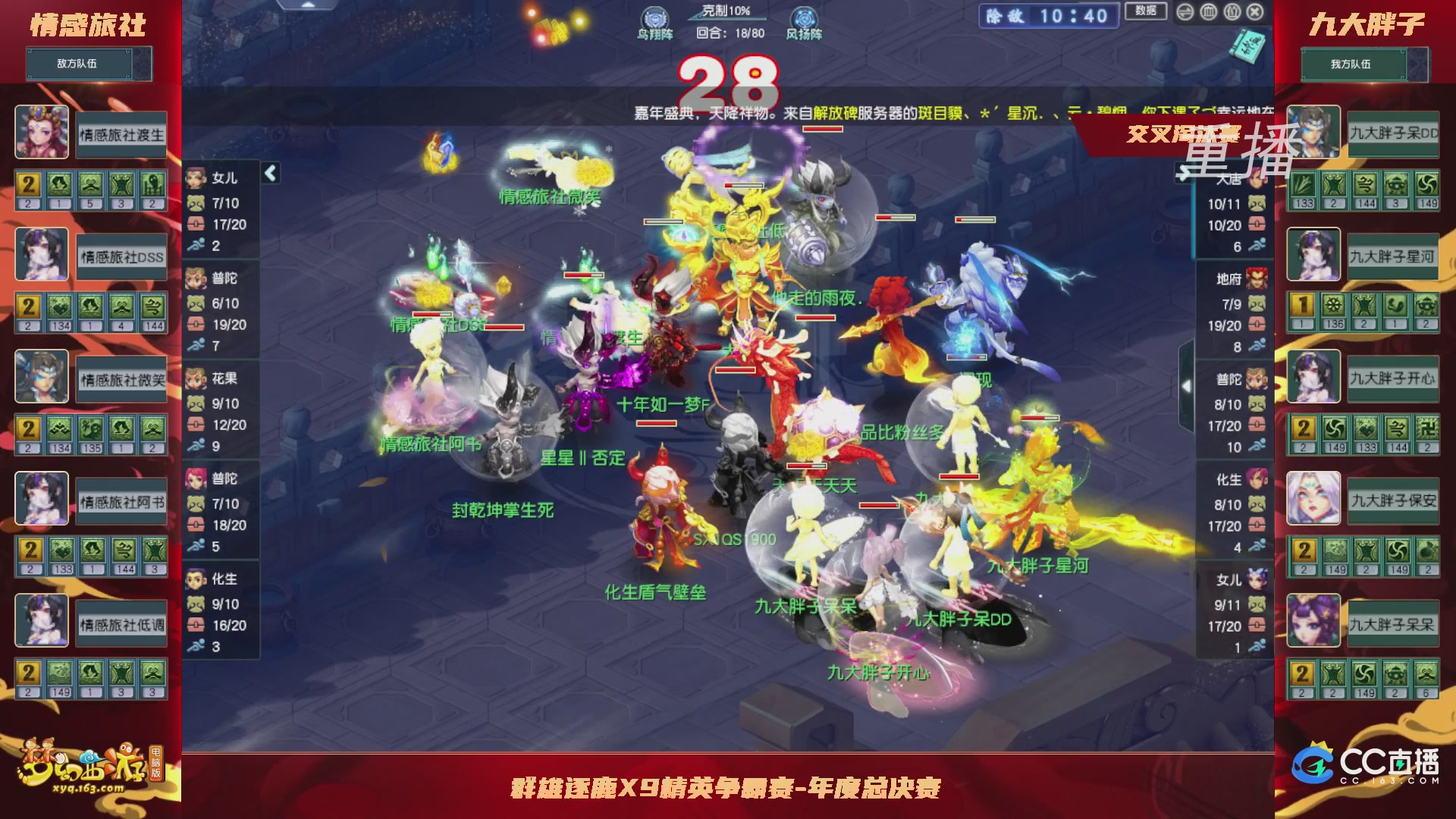Select the 鸟翔阵 formation icon
The width and height of the screenshot is (1456, 819).
(654, 17)
